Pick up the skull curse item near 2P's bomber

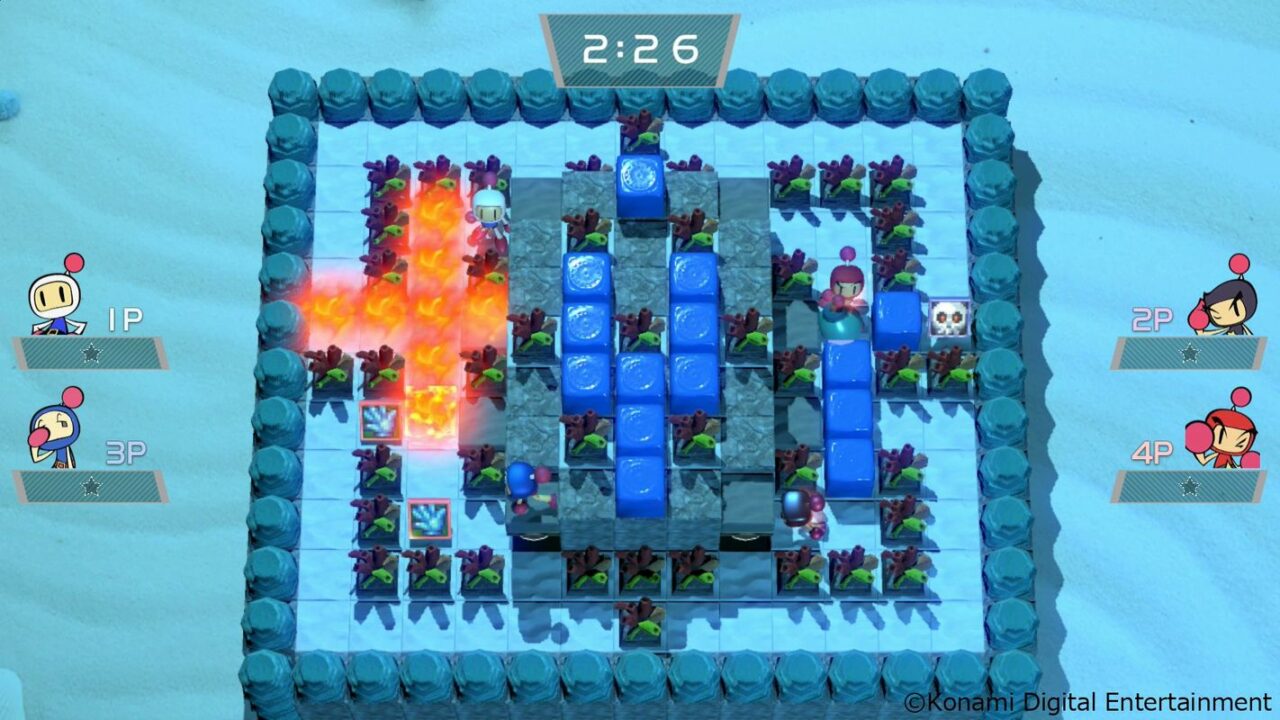[951, 316]
